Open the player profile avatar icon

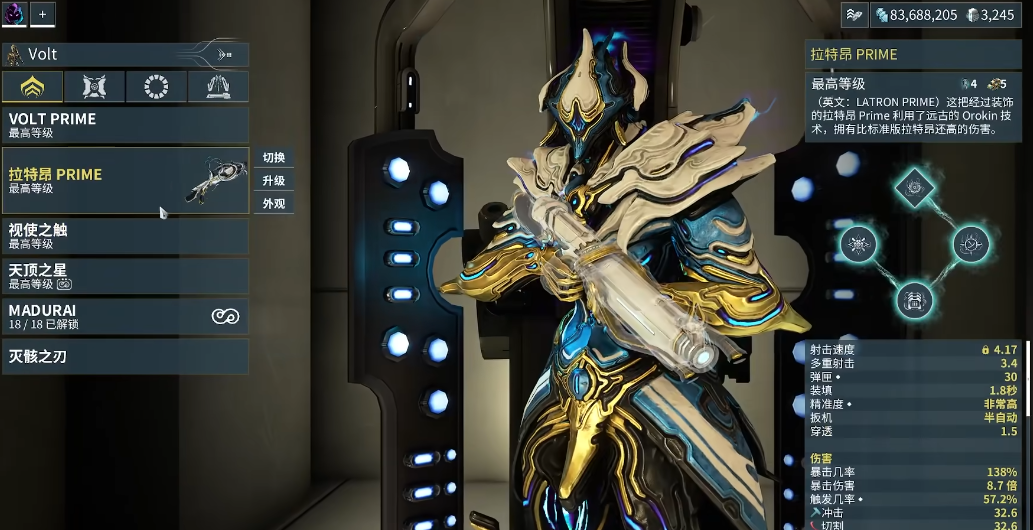coord(14,14)
